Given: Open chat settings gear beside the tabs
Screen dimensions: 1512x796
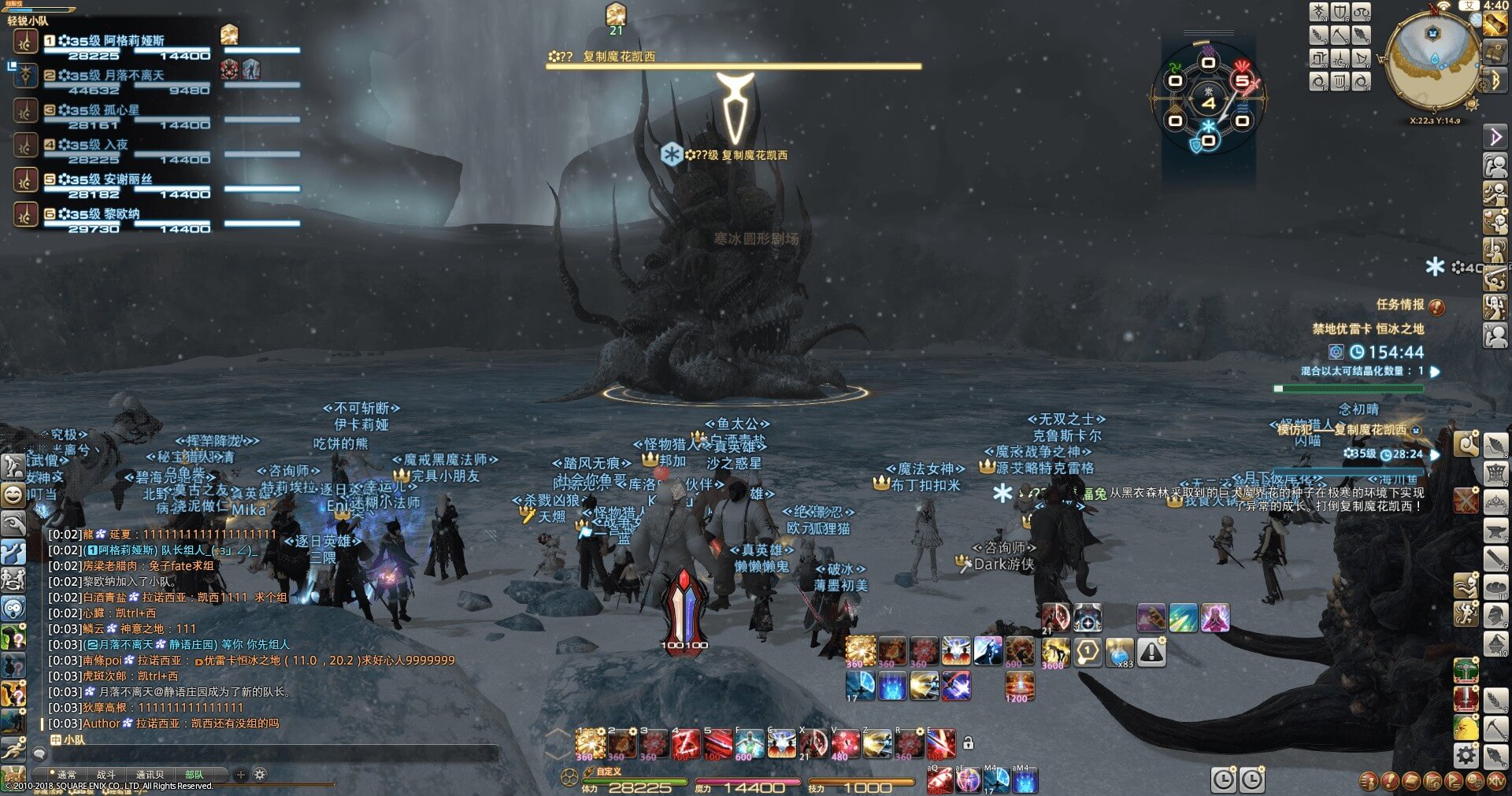Looking at the screenshot, I should point(260,775).
